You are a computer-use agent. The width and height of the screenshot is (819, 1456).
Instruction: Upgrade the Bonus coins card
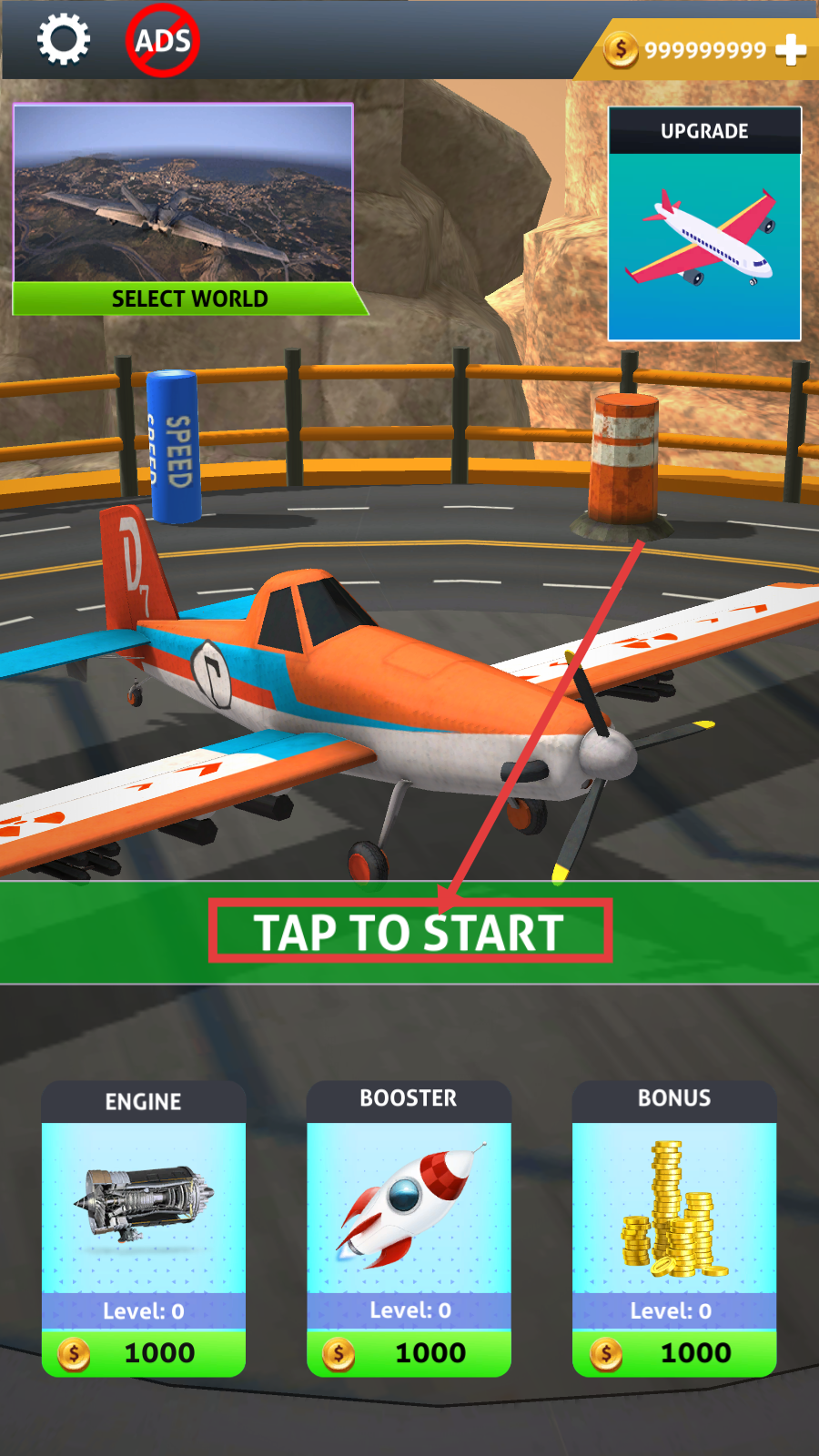674,1352
